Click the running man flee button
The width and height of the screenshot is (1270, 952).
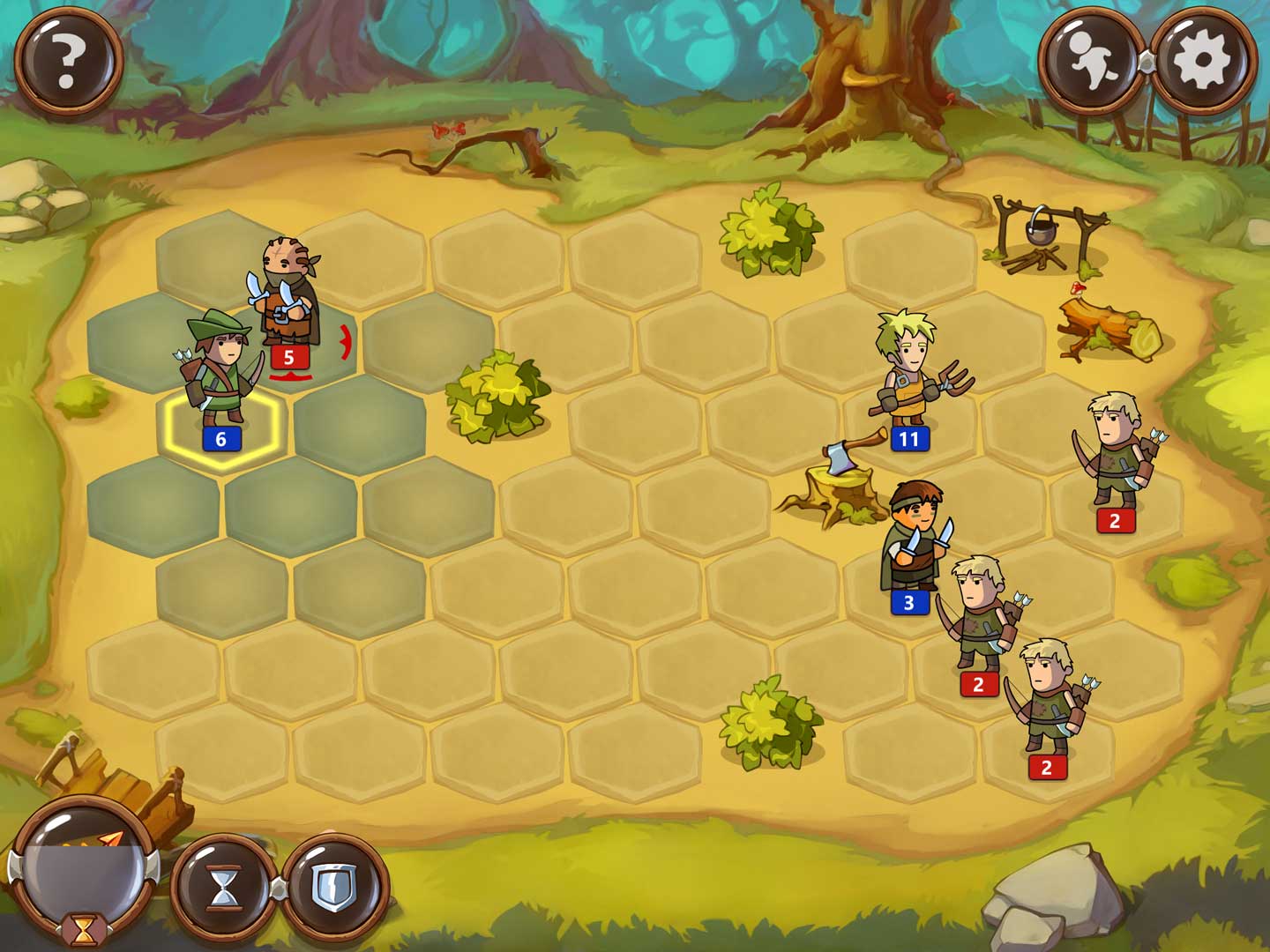tap(1093, 60)
